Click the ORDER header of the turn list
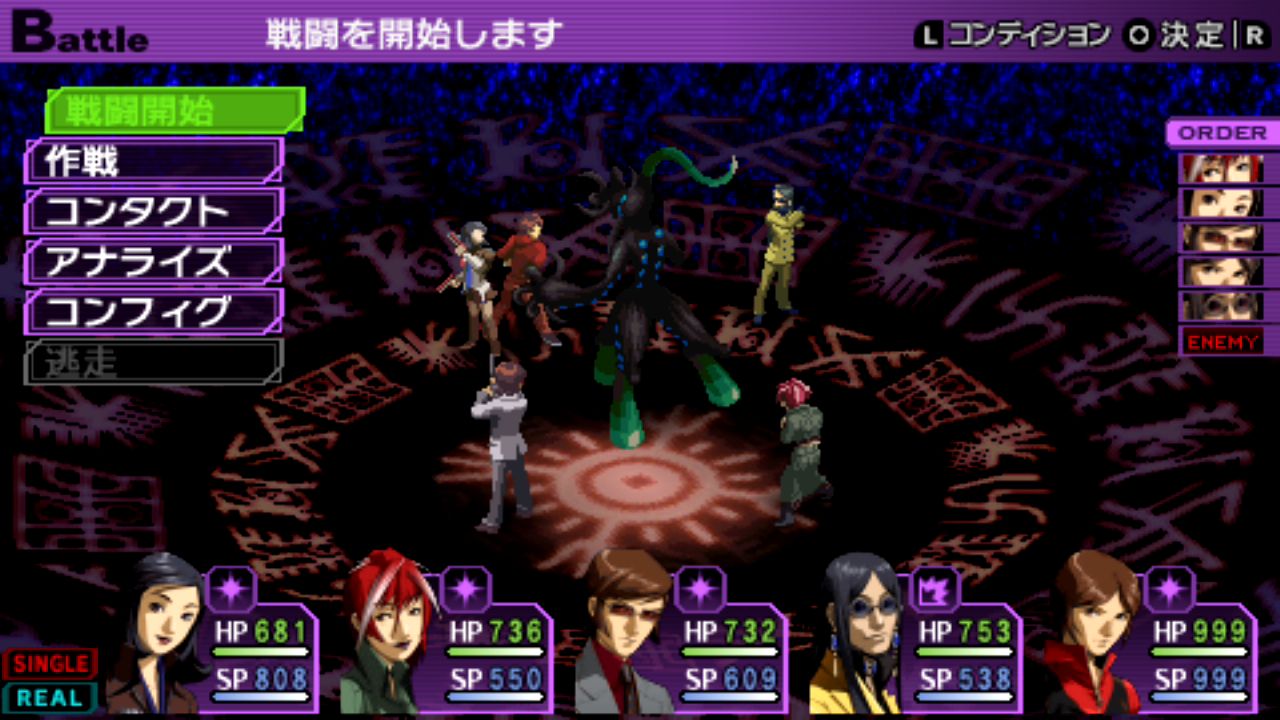1280x720 pixels. 1222,133
